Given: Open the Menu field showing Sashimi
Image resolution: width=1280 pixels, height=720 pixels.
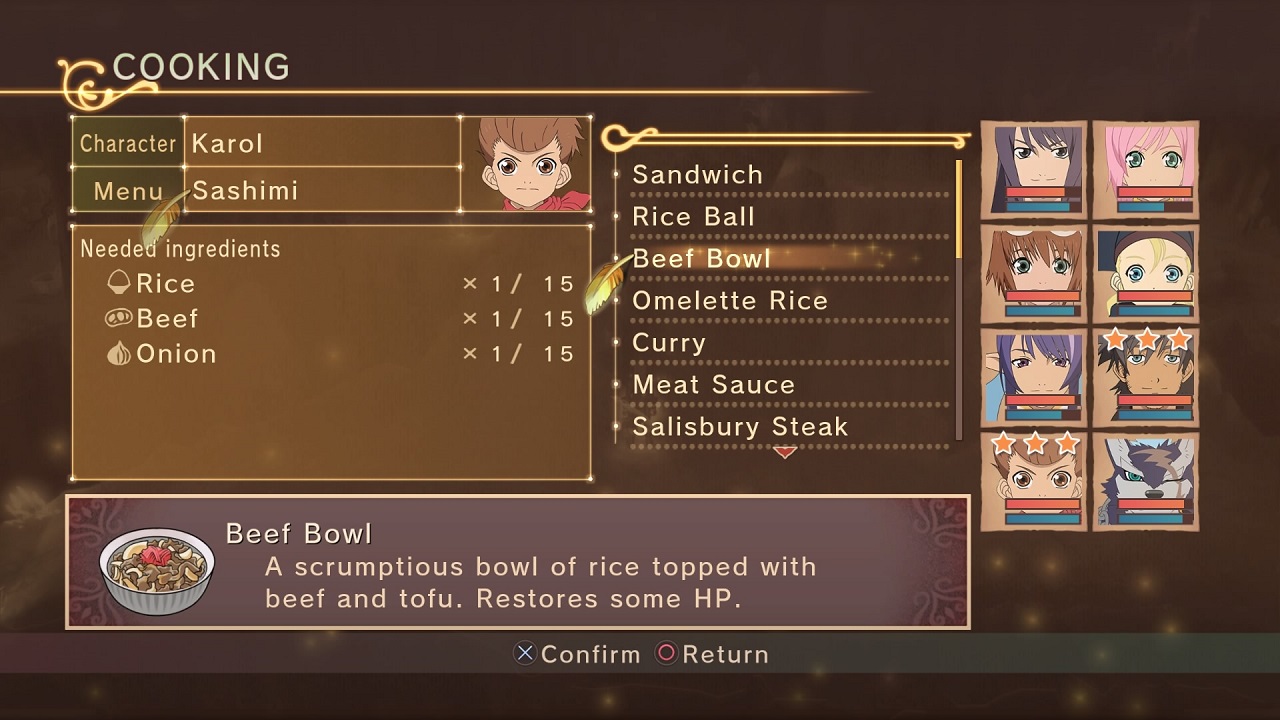Looking at the screenshot, I should (323, 190).
